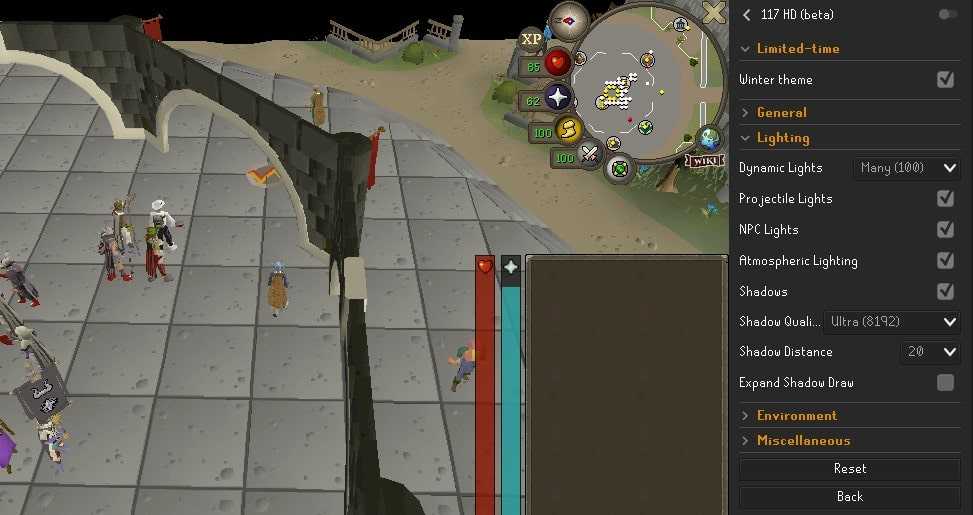
Task: Expand the Environment section
Action: (x=796, y=415)
